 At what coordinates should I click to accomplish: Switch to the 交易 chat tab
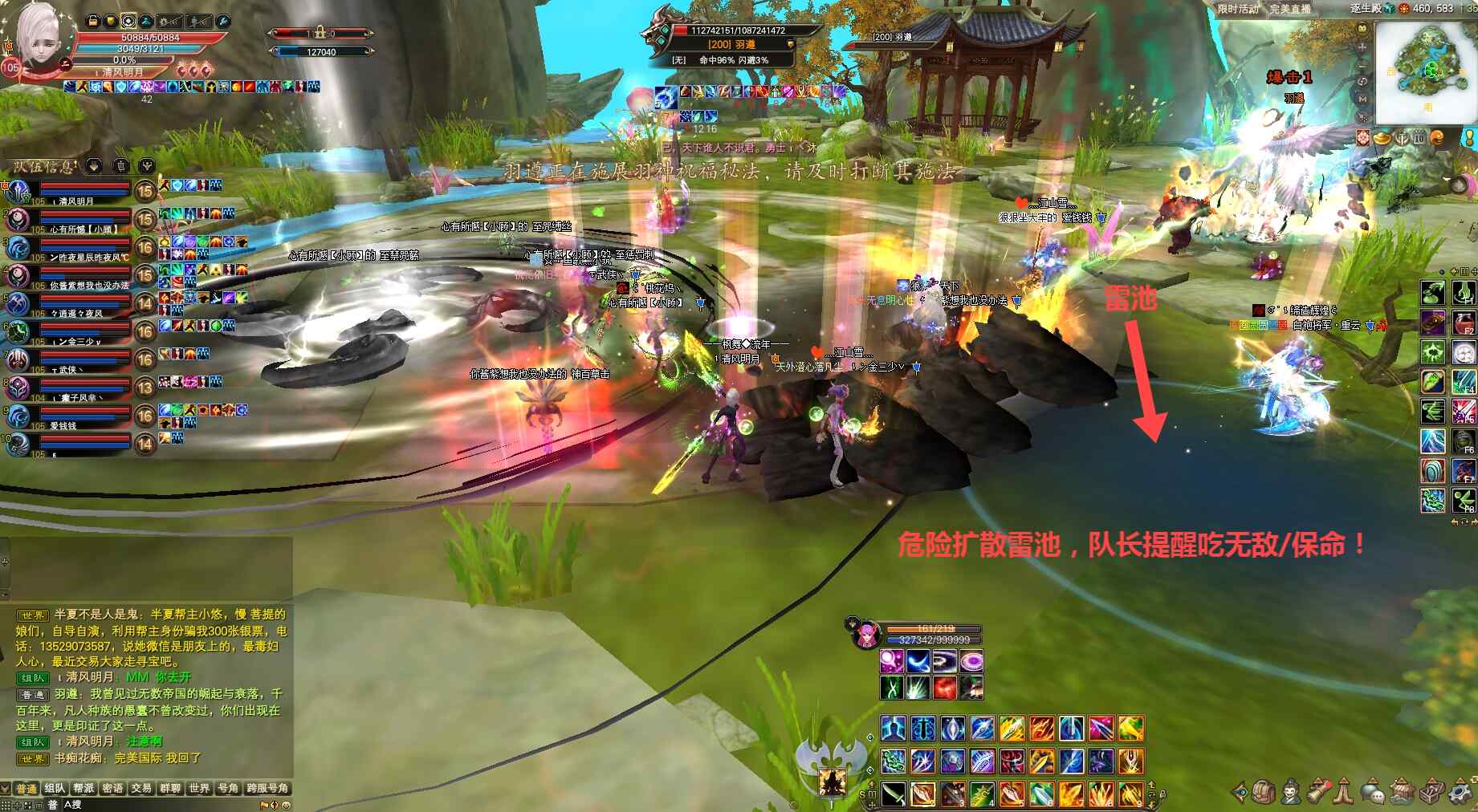click(x=141, y=788)
